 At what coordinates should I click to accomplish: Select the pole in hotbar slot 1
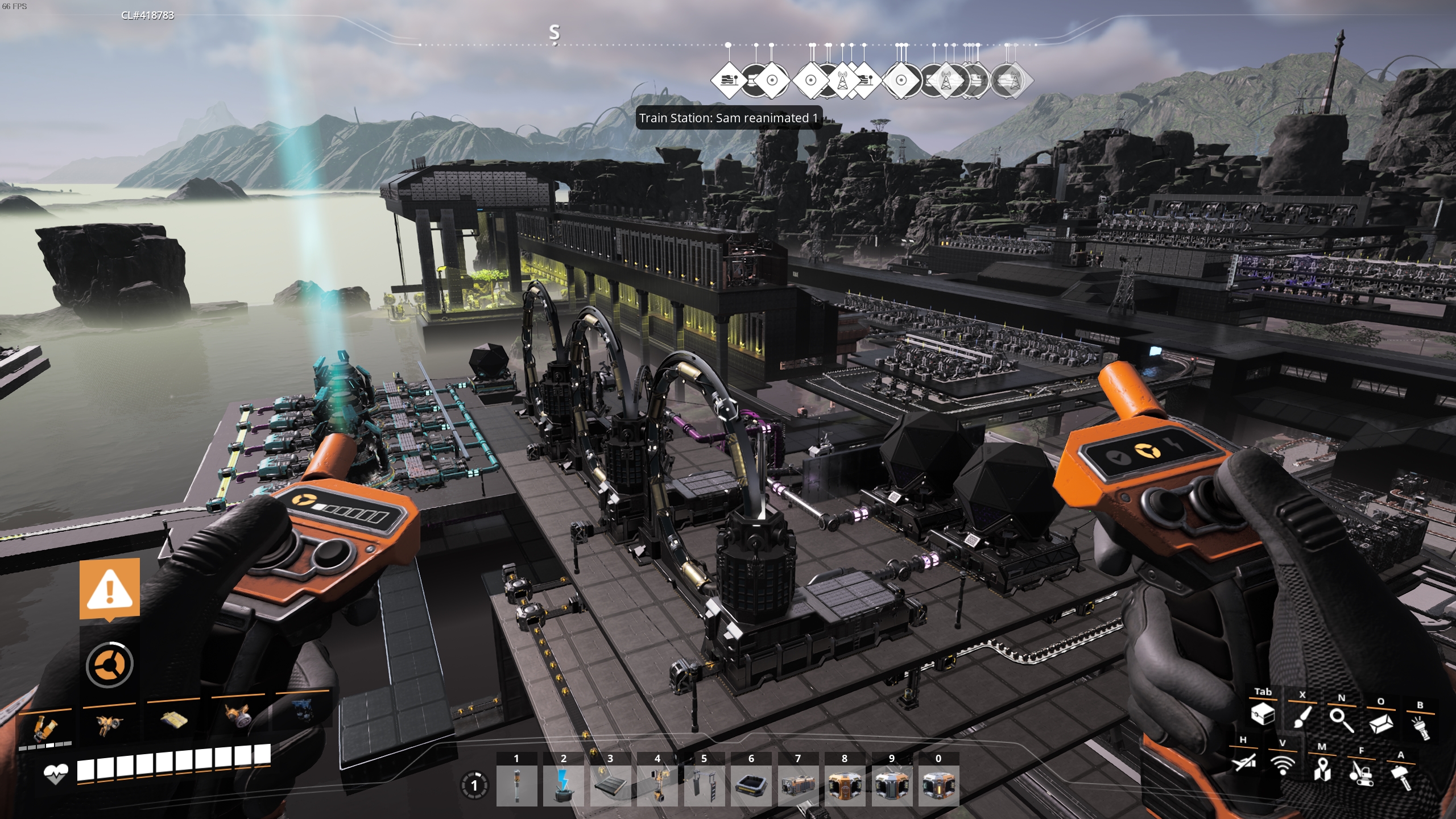(x=516, y=786)
